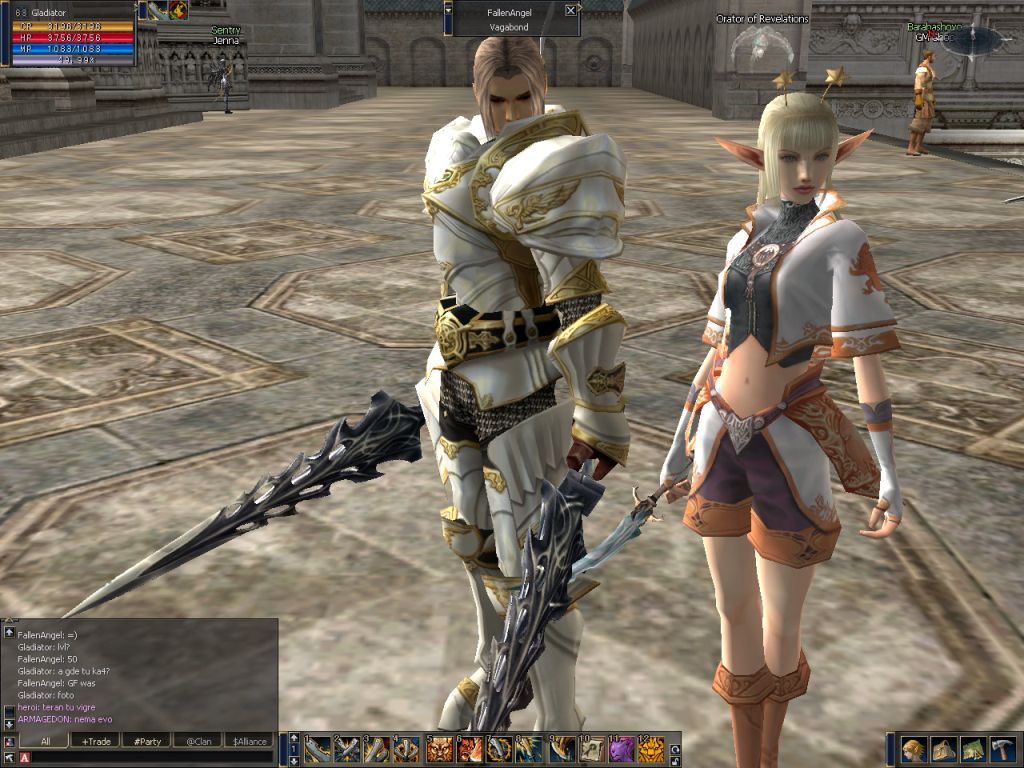This screenshot has height=768, width=1024.
Task: Click the radar minimap
Action: (x=972, y=40)
